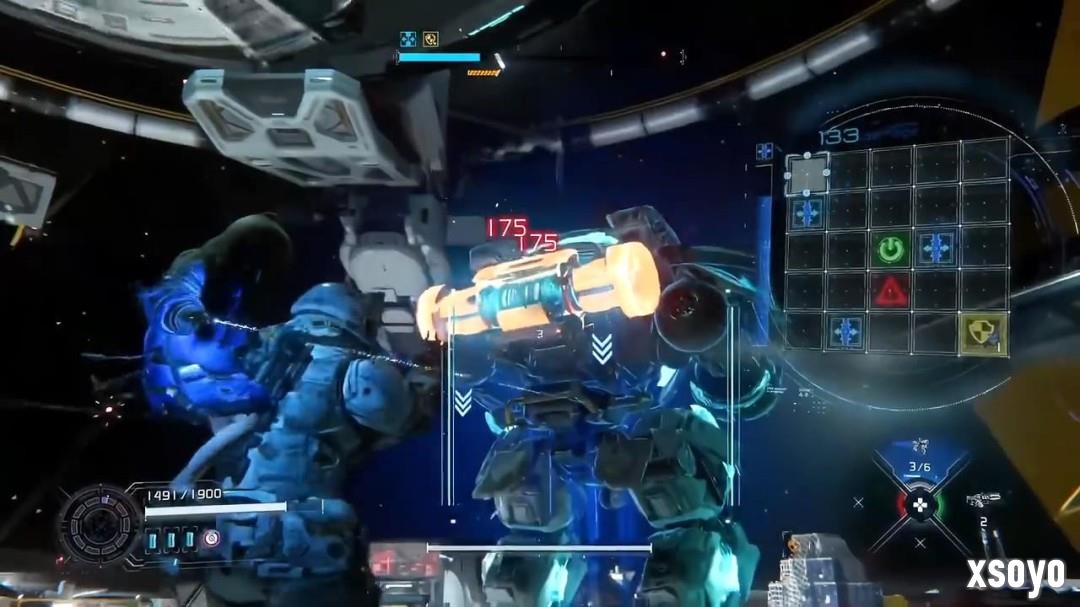Choose the yellow shield tile in the grid
Screen dimensions: 1080x607
(x=984, y=333)
